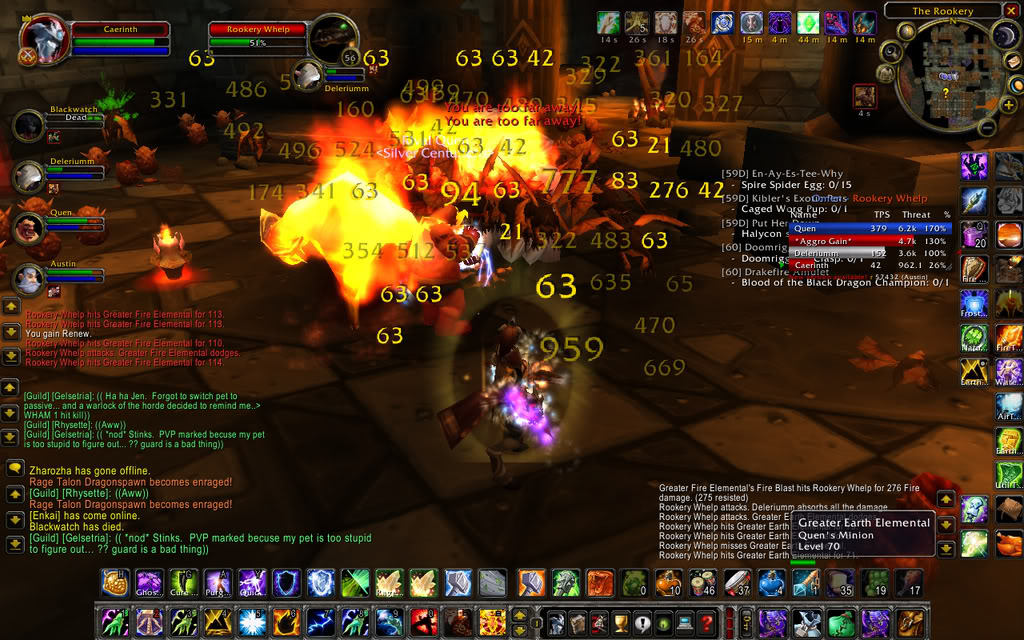Screen dimensions: 1024x640
Task: Target party member Austin's portrait
Action: click(x=28, y=279)
